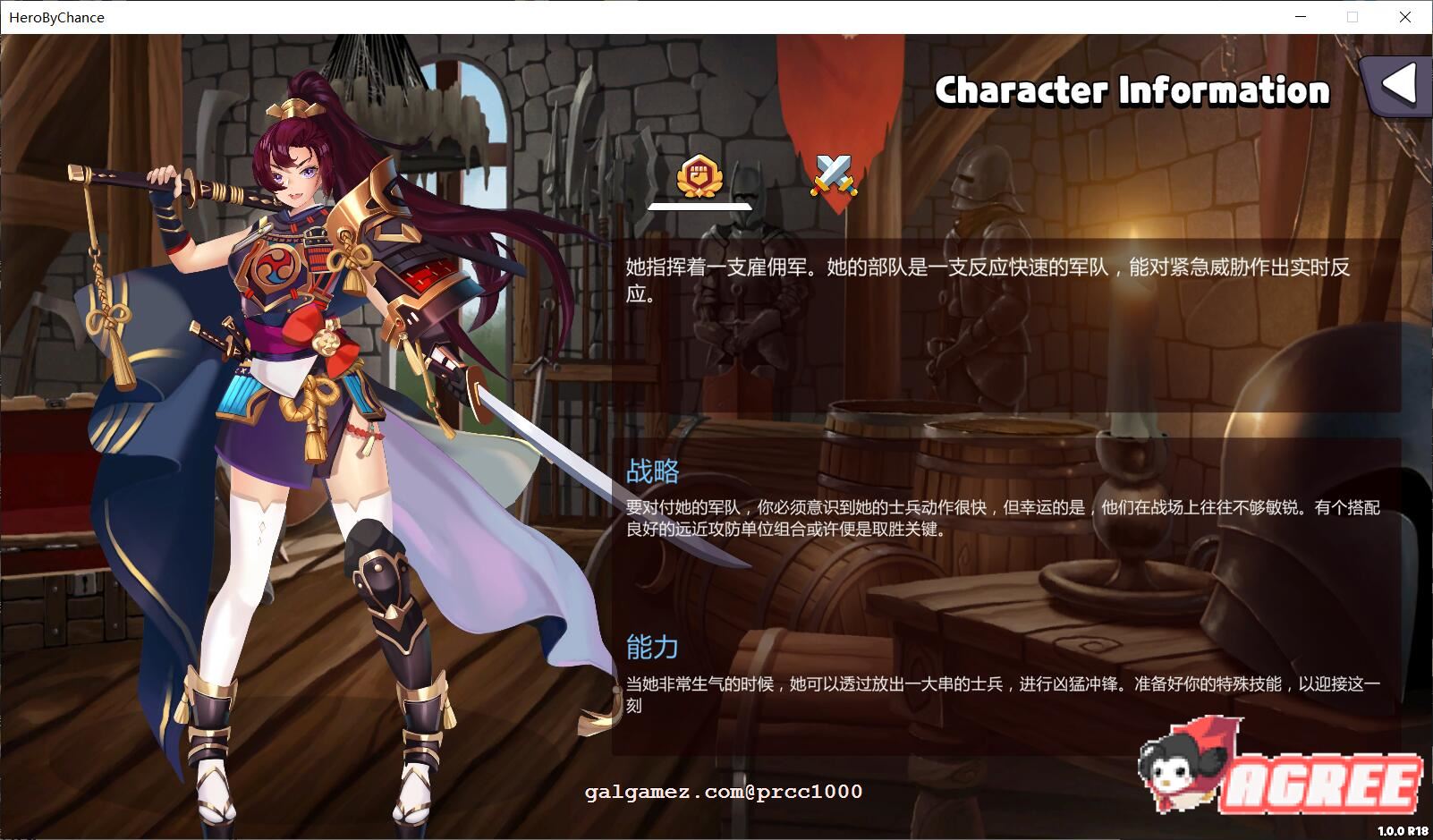Click the Character Information page title

[1132, 89]
